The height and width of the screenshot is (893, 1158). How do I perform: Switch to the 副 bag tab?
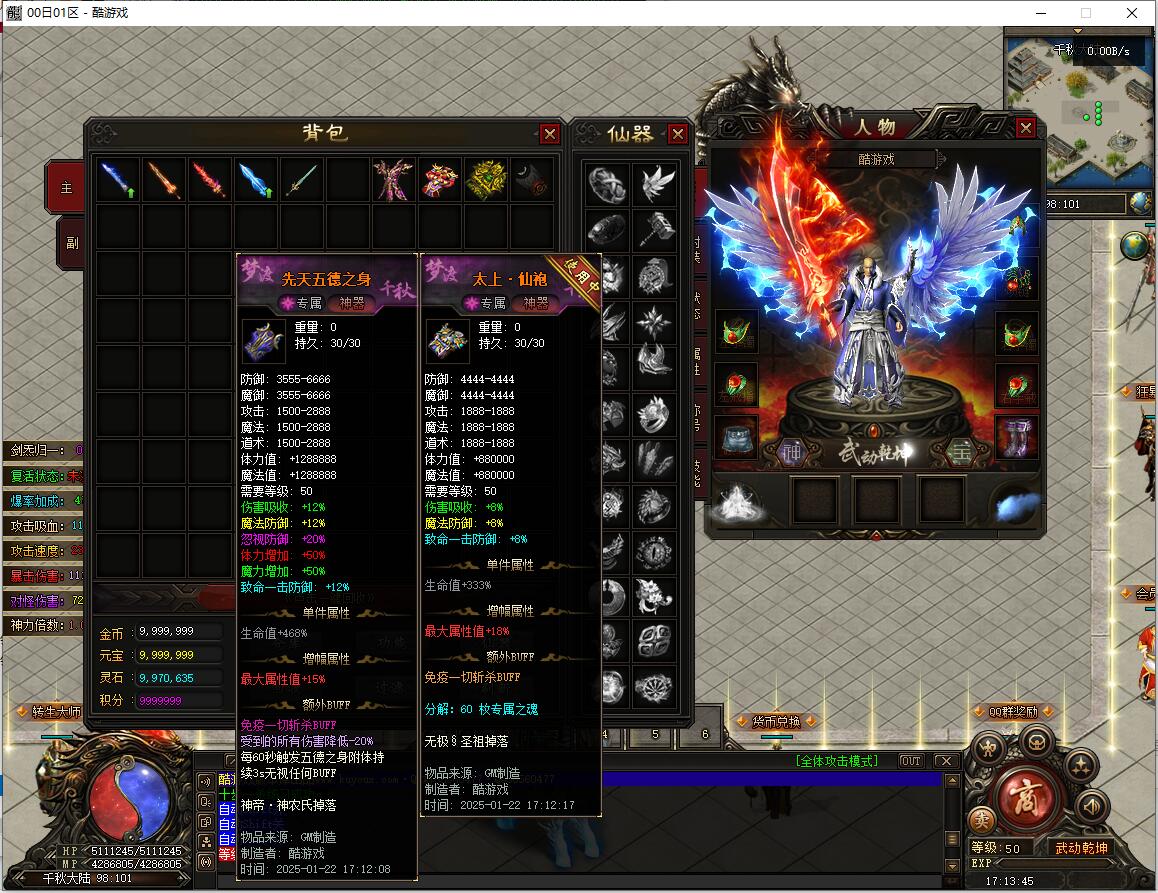[69, 242]
